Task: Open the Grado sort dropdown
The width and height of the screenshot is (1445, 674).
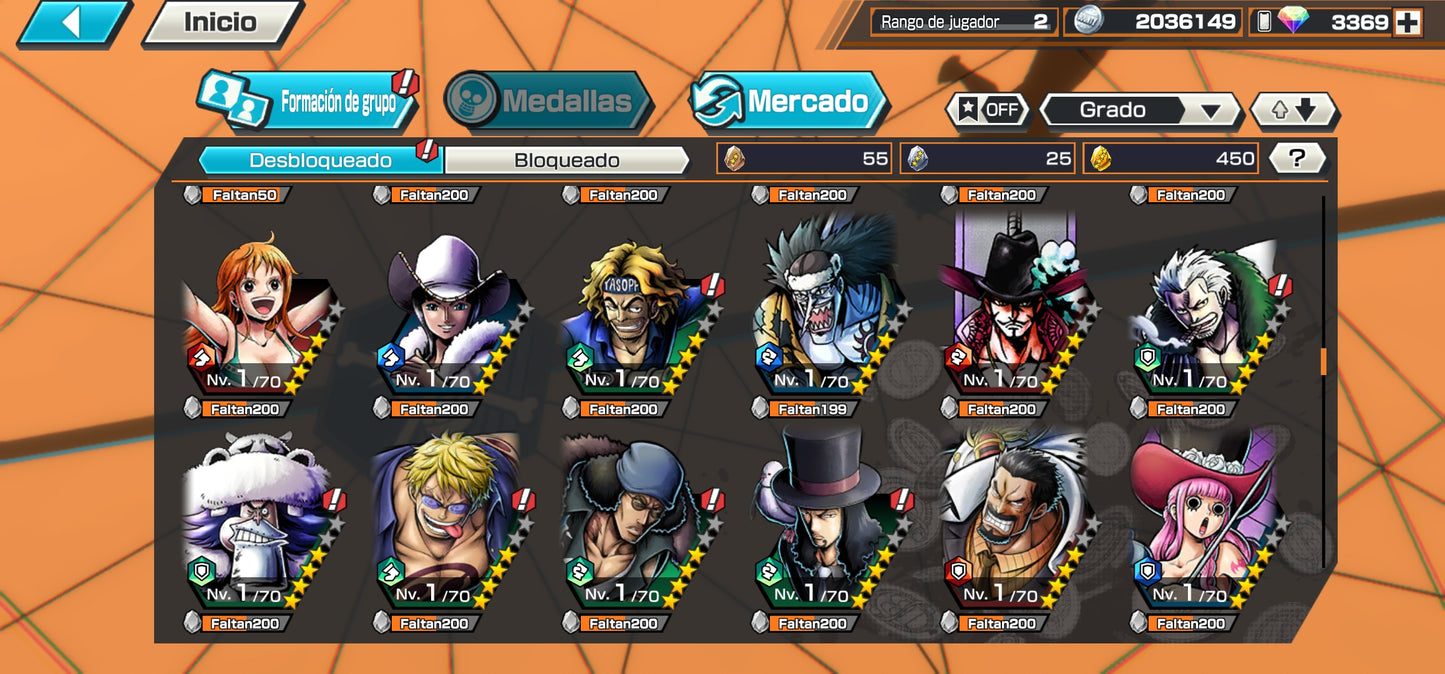Action: [x=1140, y=110]
